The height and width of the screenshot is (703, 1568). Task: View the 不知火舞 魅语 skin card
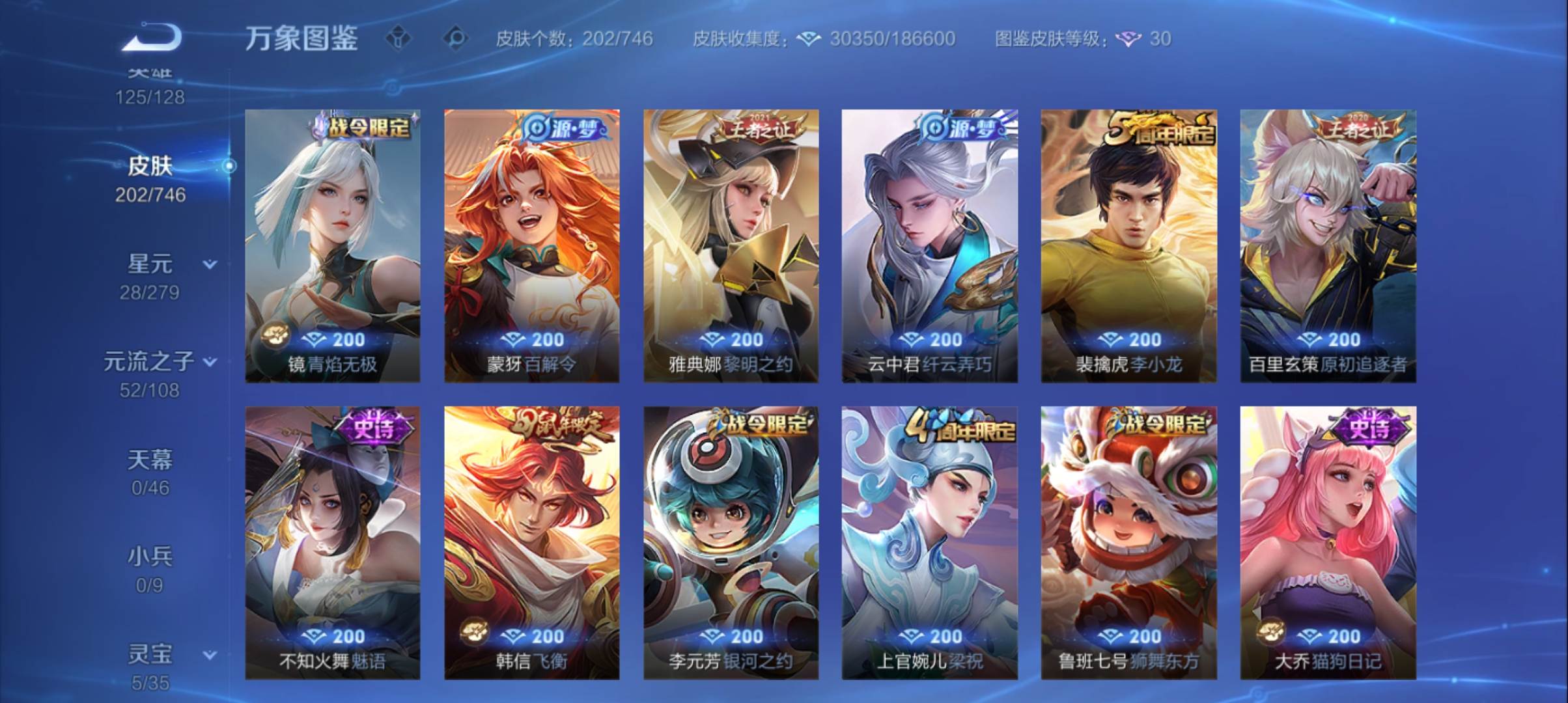click(332, 543)
